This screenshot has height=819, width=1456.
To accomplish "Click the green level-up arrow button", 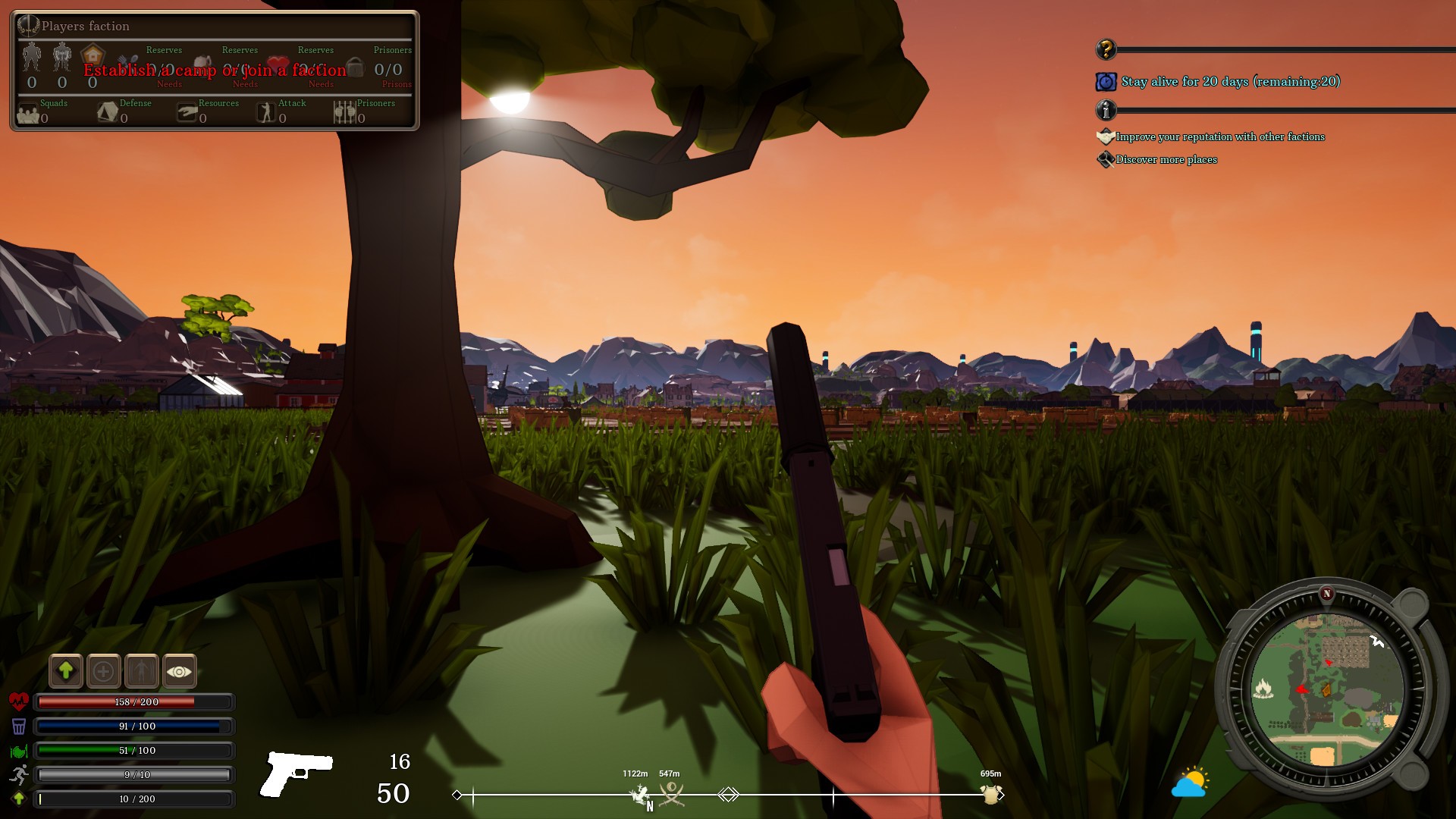I will pos(66,671).
